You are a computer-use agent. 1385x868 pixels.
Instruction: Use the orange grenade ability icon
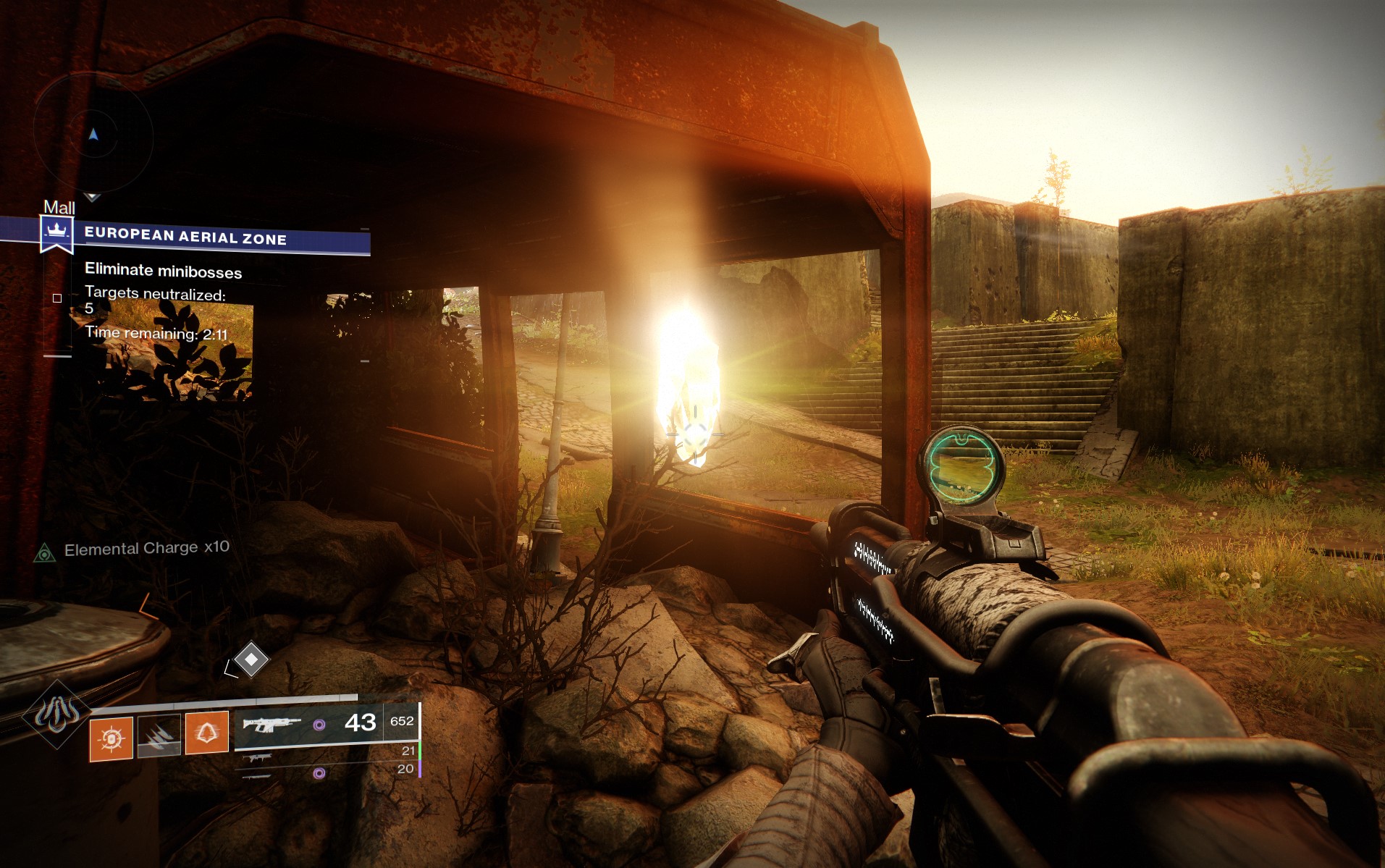[111, 738]
